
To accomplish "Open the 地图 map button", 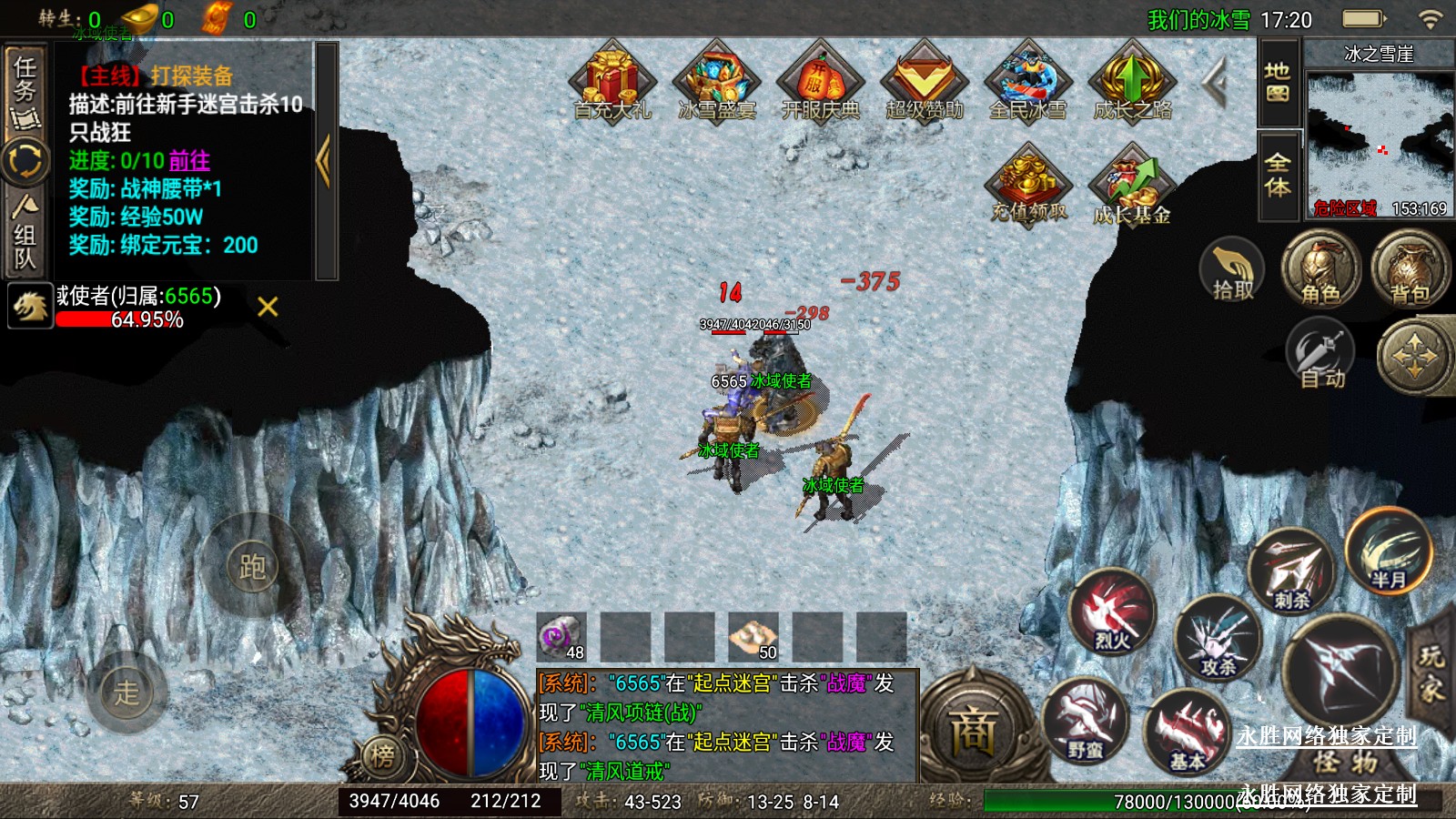I will (x=1278, y=82).
